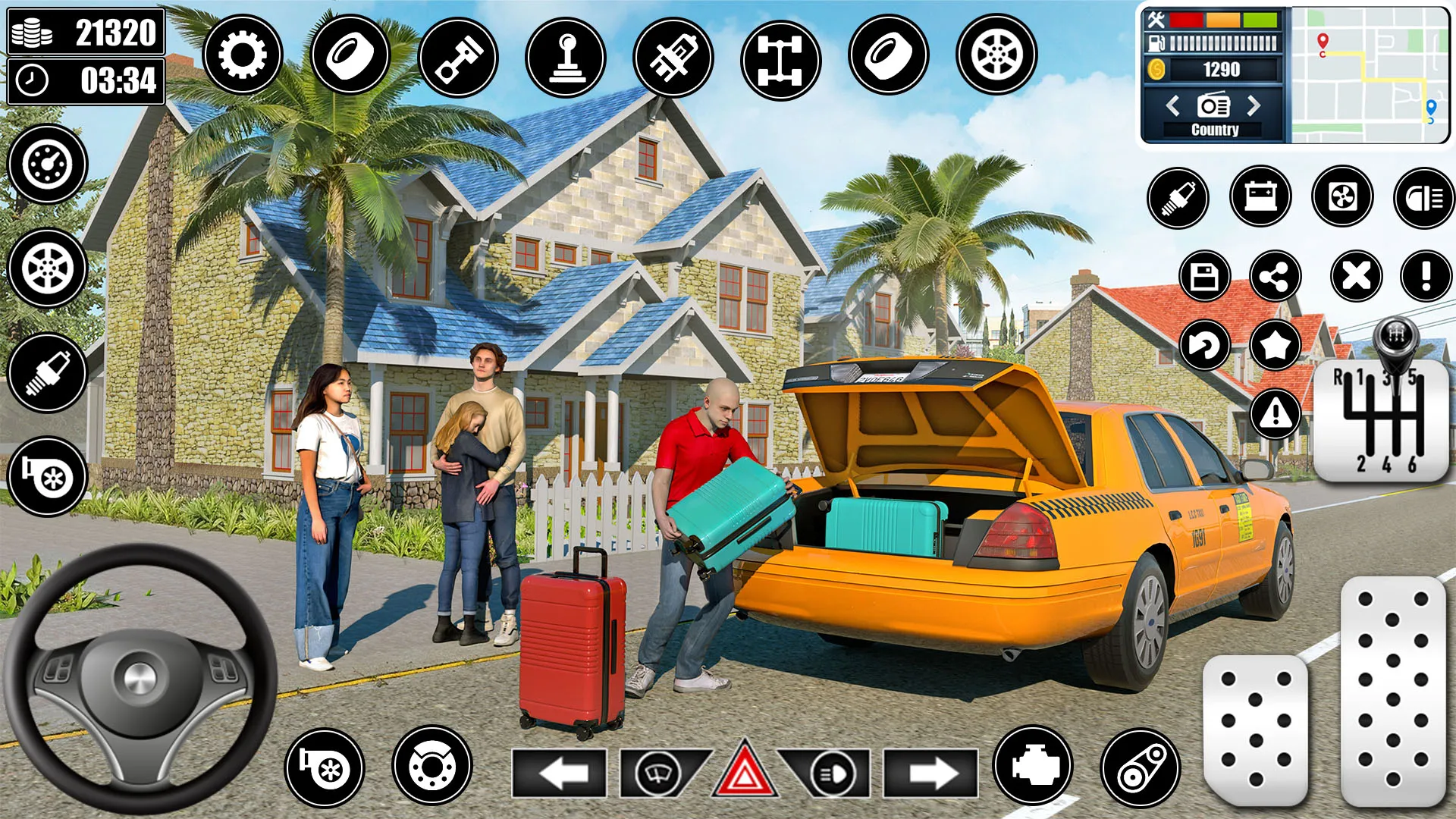Click previous arrow on the radio panel

[x=1173, y=107]
